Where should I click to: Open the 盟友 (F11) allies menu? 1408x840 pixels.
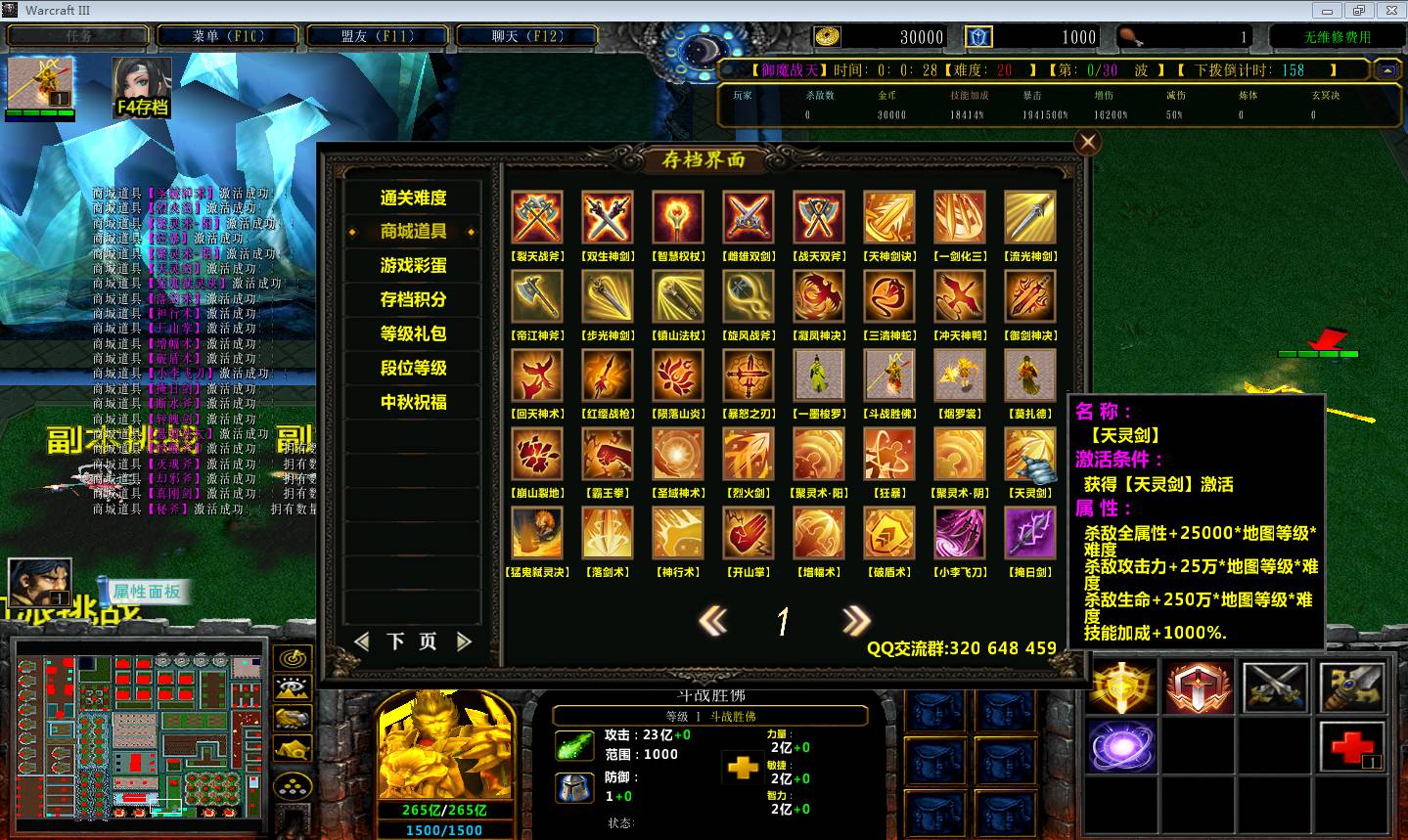[x=378, y=36]
